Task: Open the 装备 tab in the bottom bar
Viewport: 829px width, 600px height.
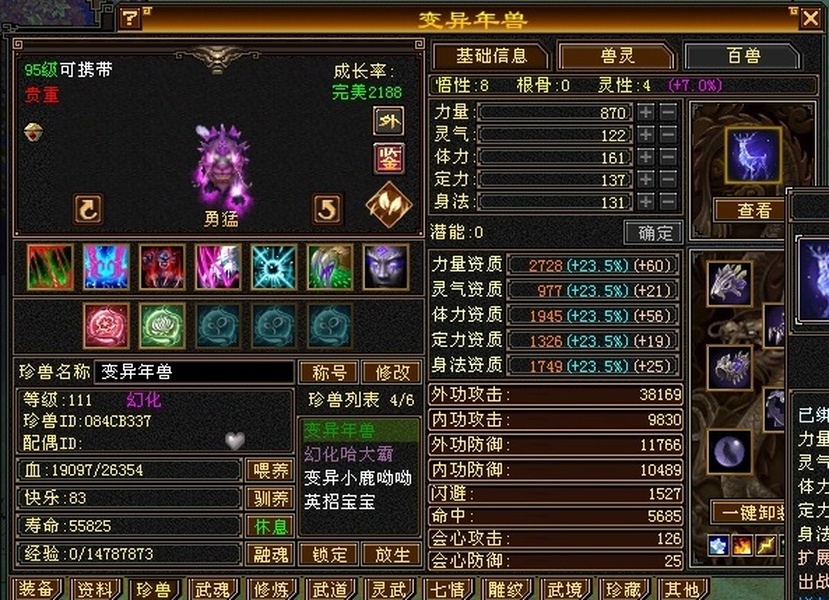Action: 36,590
